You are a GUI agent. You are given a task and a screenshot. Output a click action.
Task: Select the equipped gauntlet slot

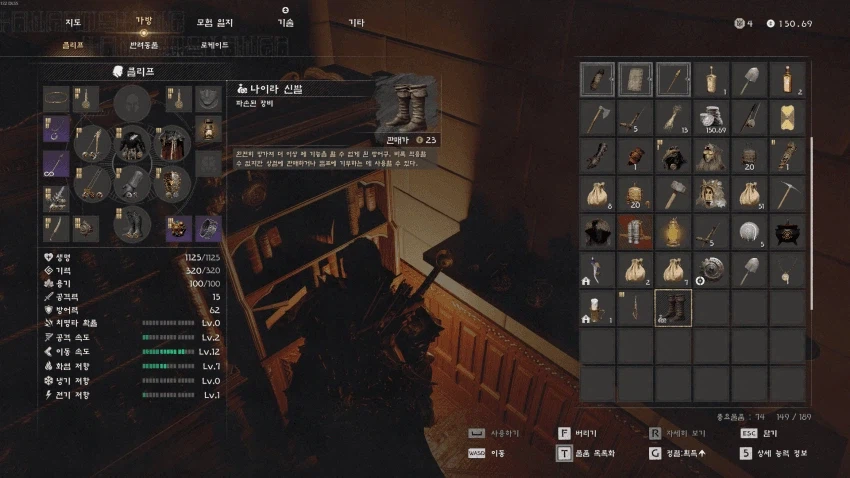tap(131, 184)
